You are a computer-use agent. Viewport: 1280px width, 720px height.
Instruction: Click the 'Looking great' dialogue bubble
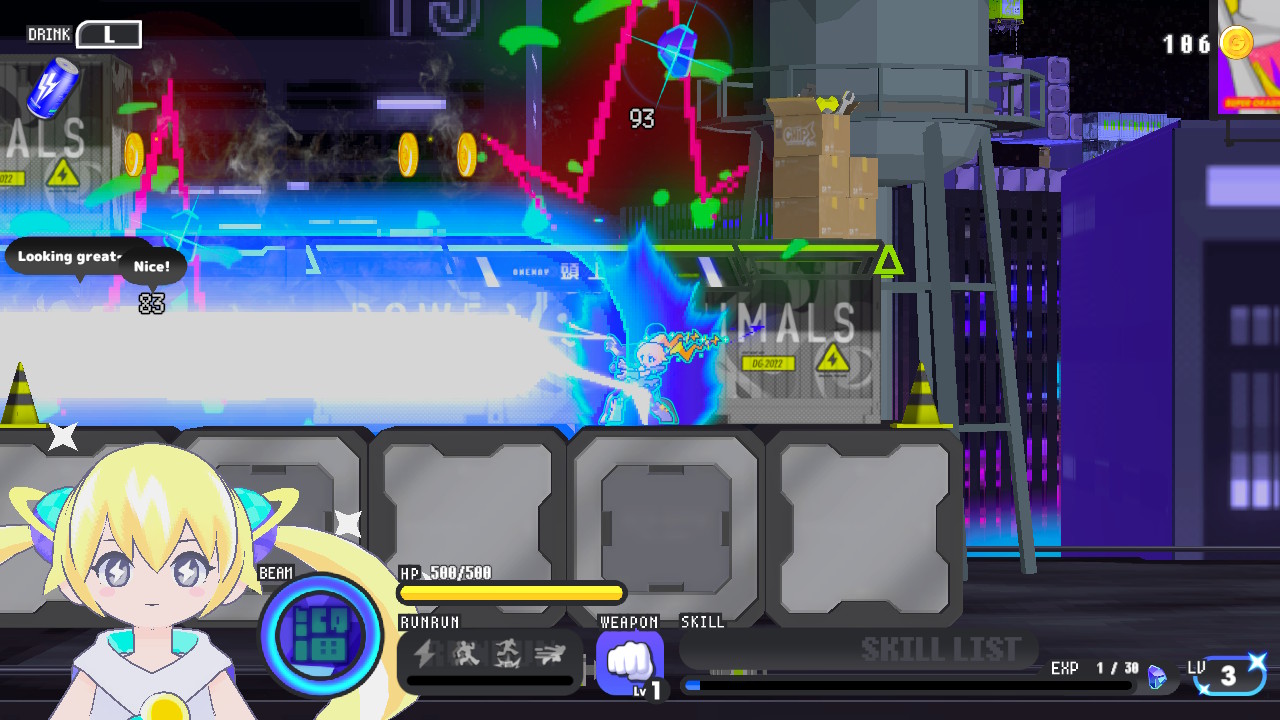pyautogui.click(x=70, y=256)
